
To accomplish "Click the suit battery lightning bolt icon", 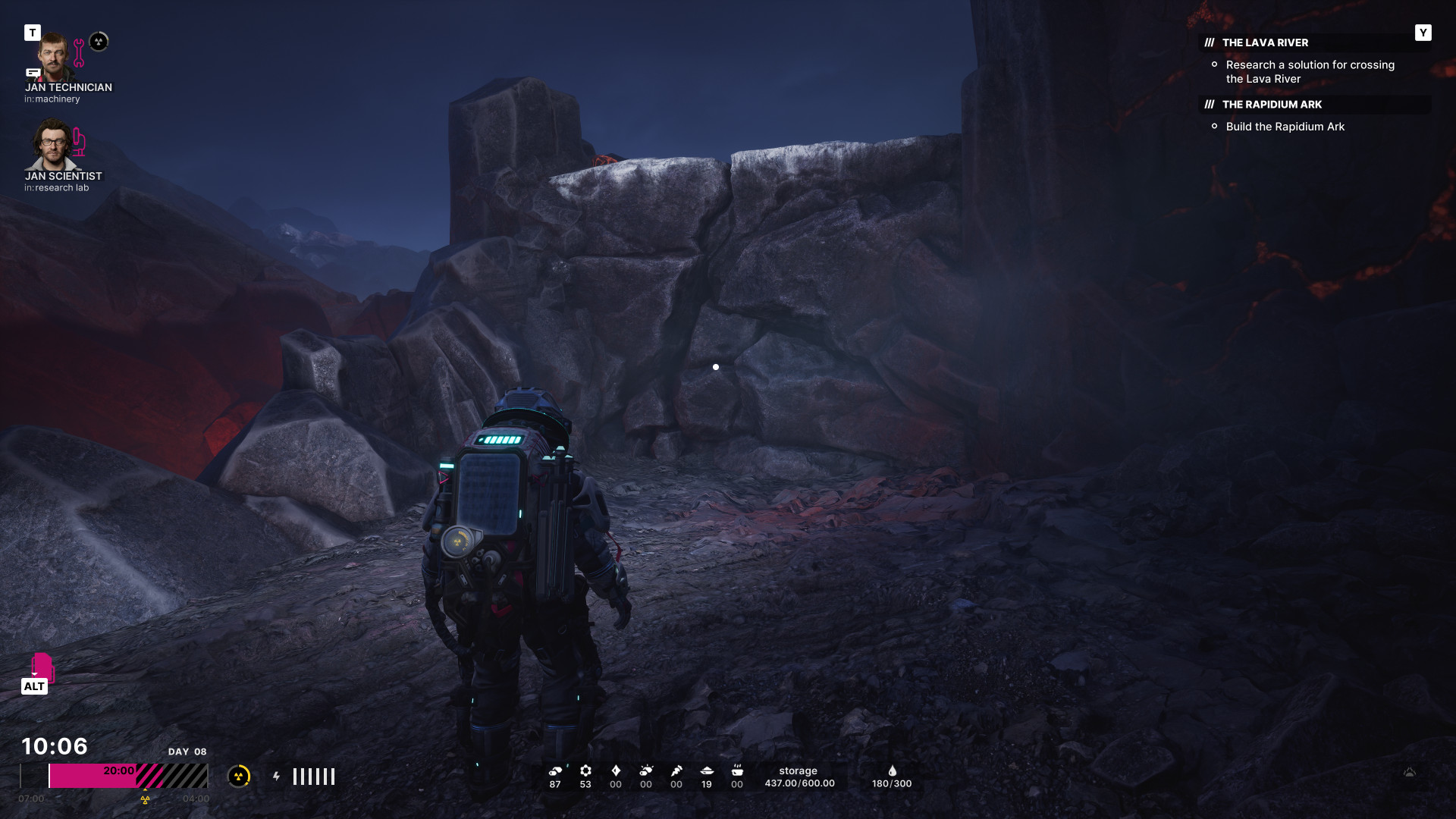I will 277,776.
